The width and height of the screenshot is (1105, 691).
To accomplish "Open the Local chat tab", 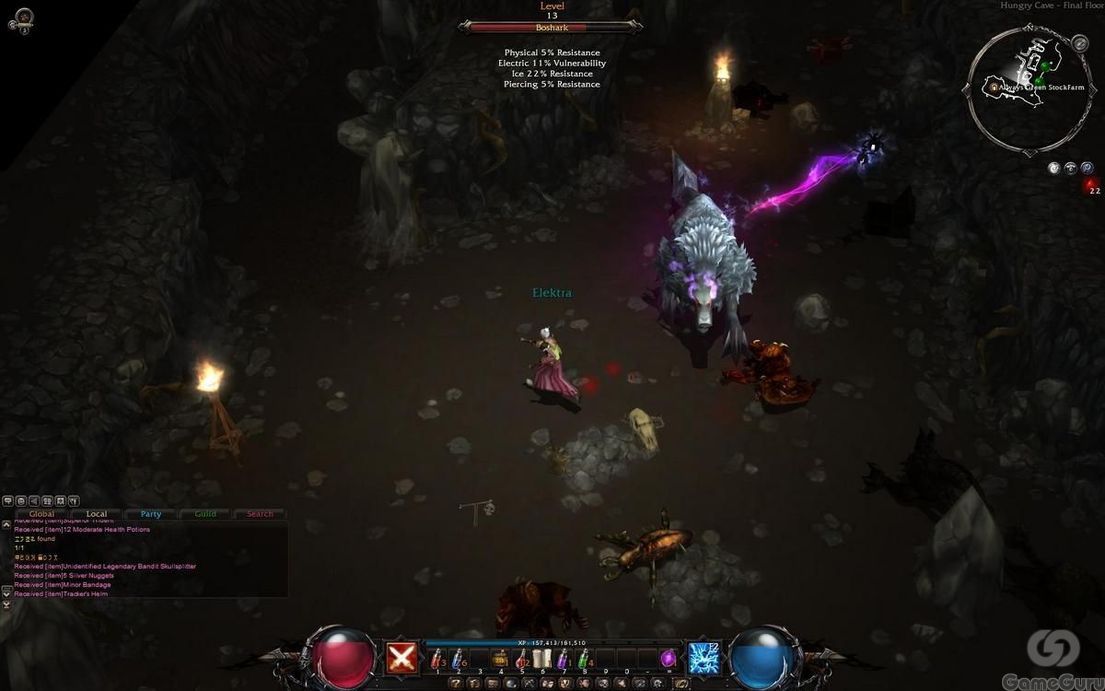I will [97, 514].
